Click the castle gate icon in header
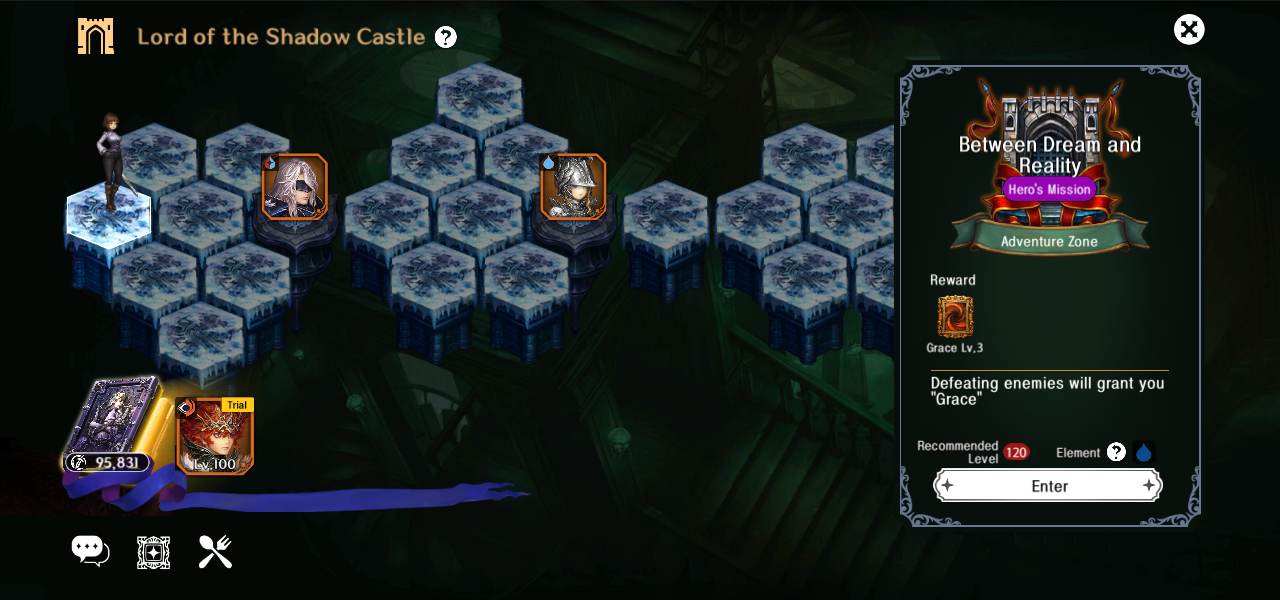Screen dimensions: 1280x600 (x=96, y=37)
